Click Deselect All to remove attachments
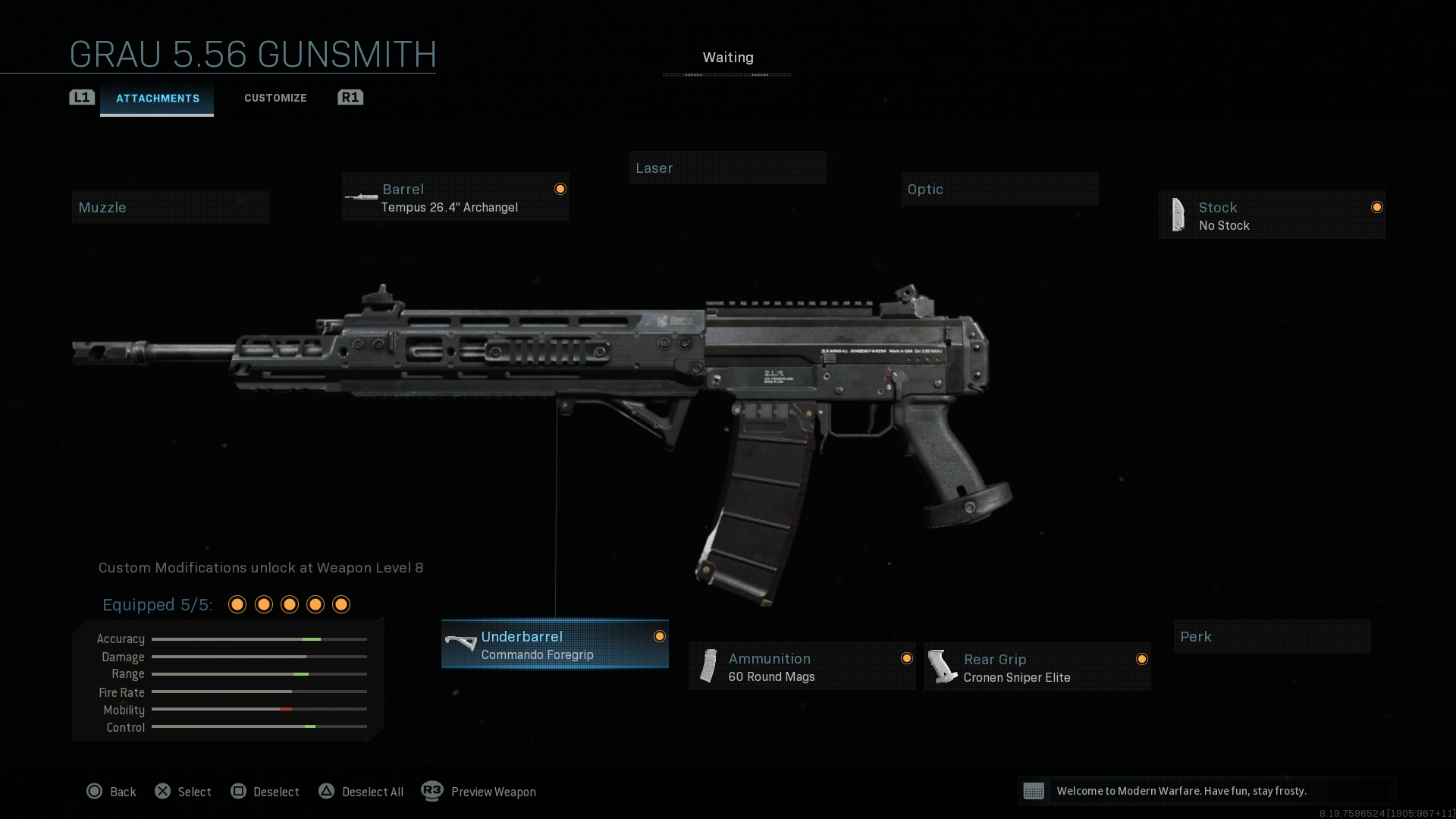 362,791
